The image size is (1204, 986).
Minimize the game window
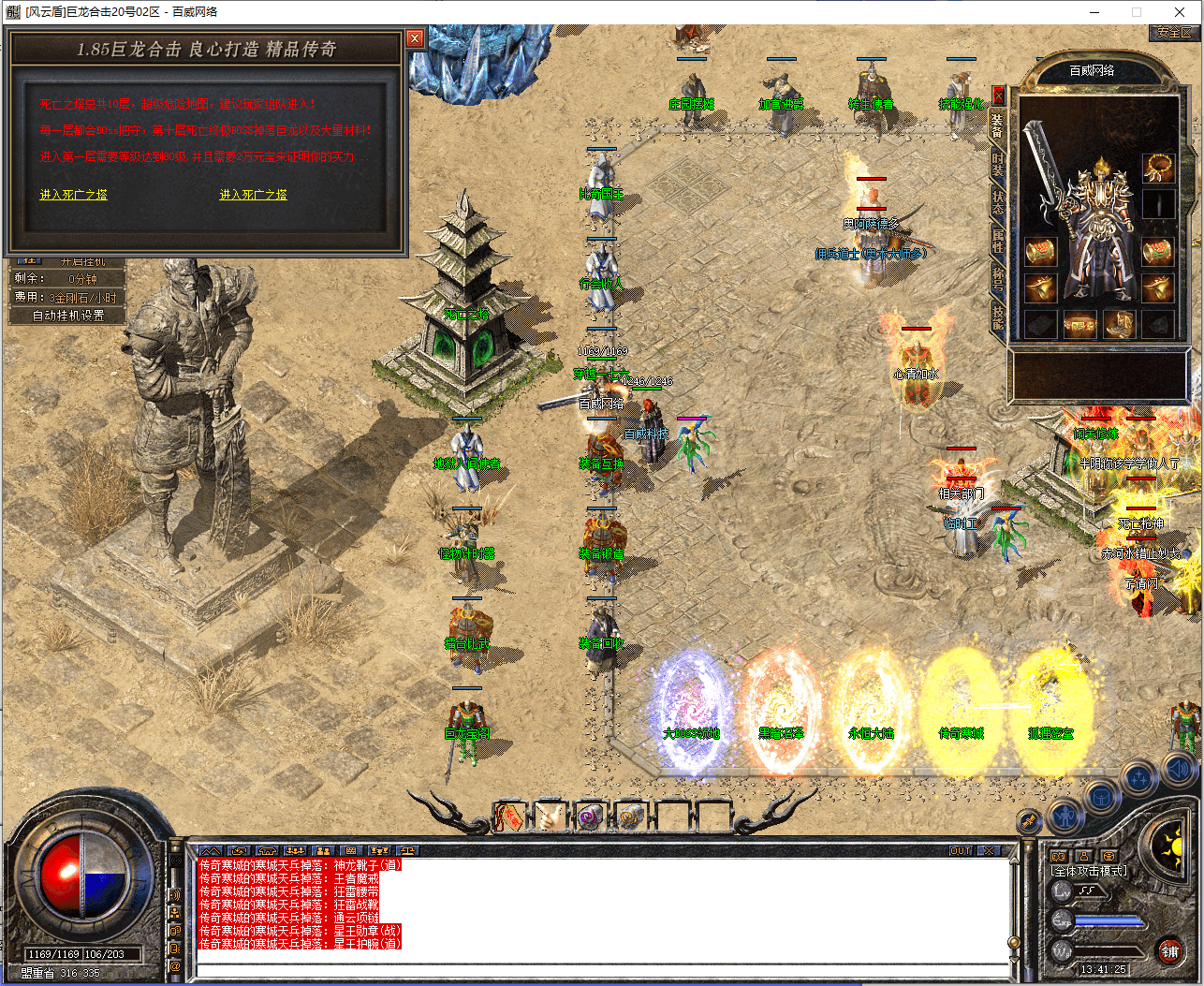(1094, 12)
